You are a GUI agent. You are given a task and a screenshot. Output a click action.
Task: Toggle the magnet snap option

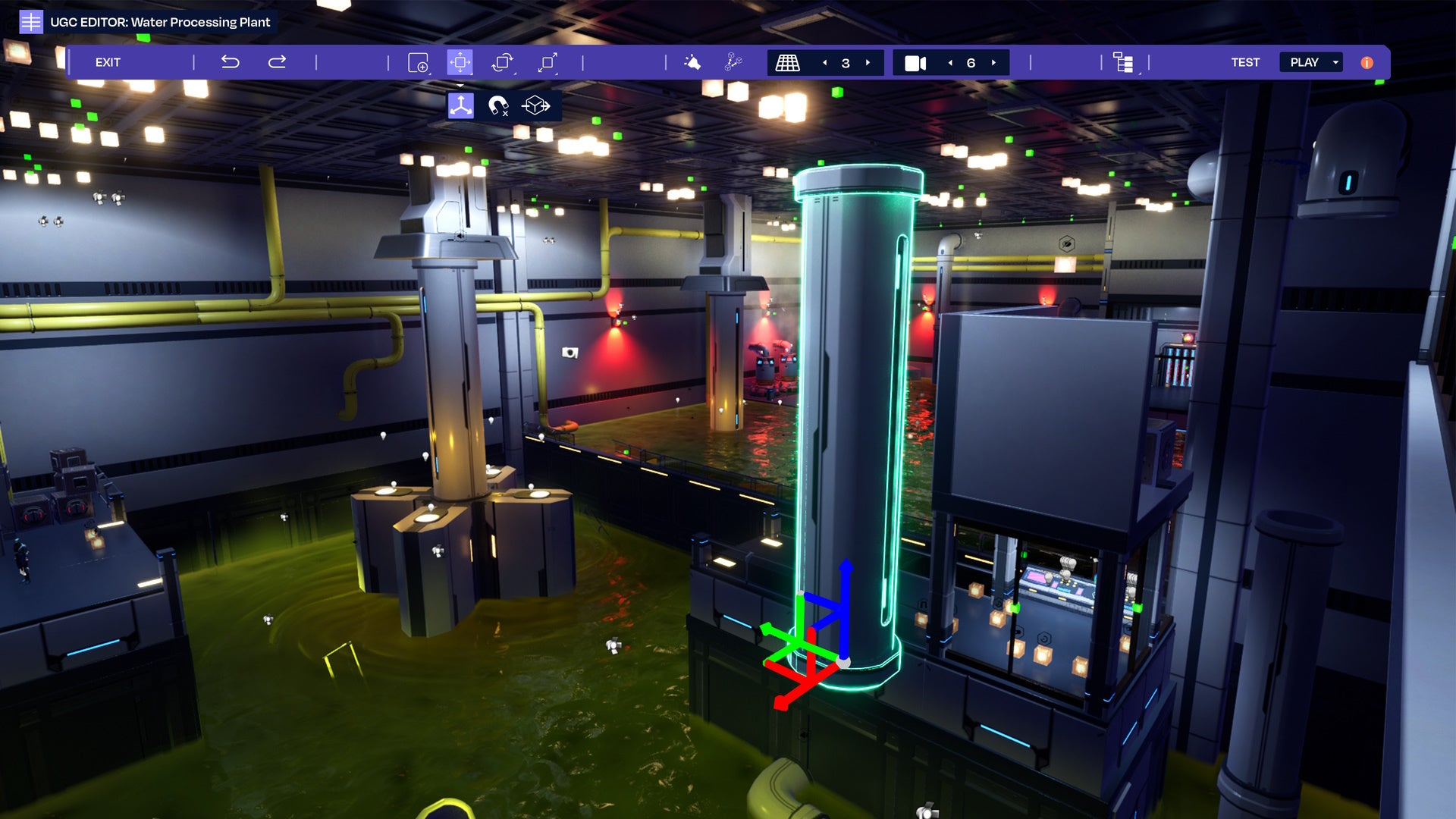click(497, 105)
